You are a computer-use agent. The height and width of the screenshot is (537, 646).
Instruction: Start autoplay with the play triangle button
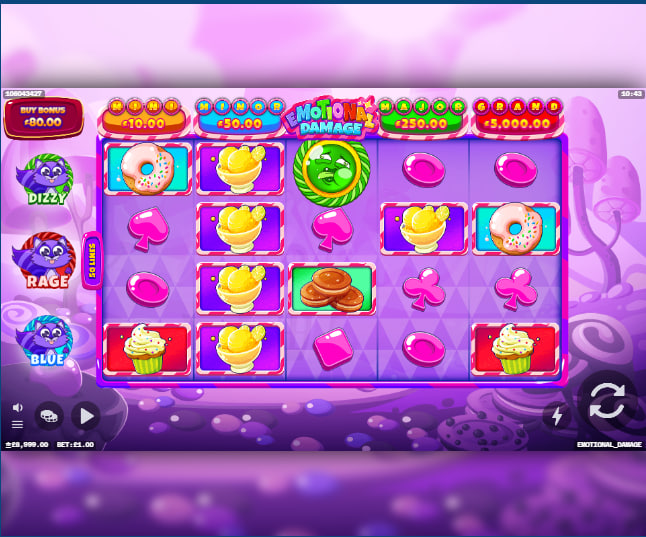[x=86, y=415]
